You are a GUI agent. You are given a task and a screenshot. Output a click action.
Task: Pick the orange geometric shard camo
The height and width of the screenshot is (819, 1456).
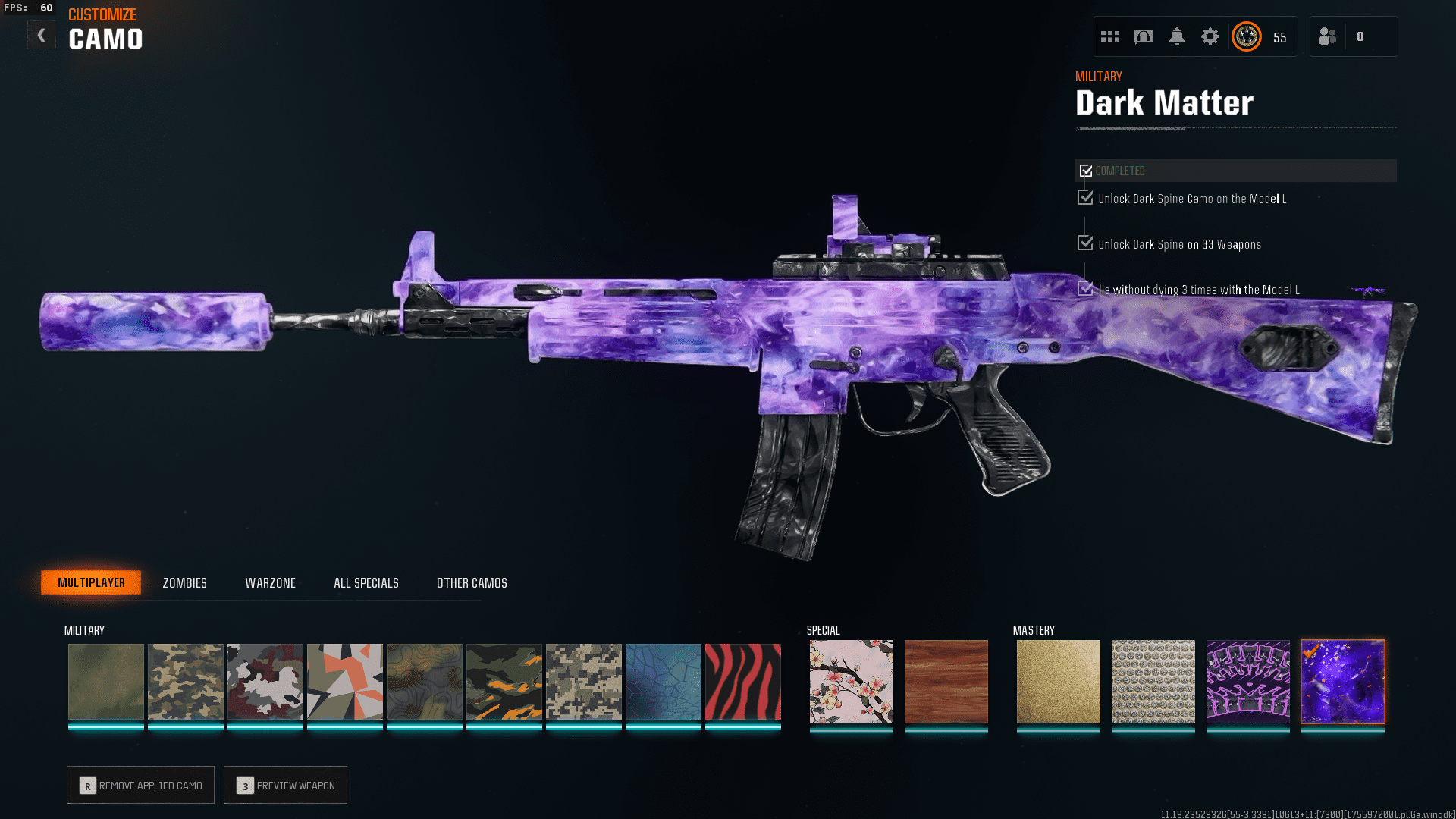(x=344, y=681)
